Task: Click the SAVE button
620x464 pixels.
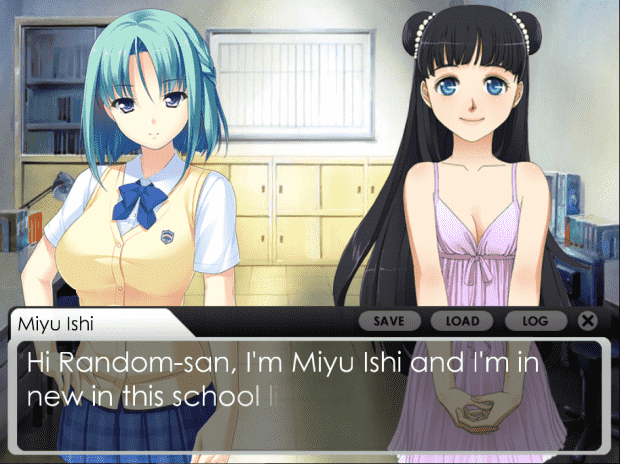Action: tap(389, 321)
